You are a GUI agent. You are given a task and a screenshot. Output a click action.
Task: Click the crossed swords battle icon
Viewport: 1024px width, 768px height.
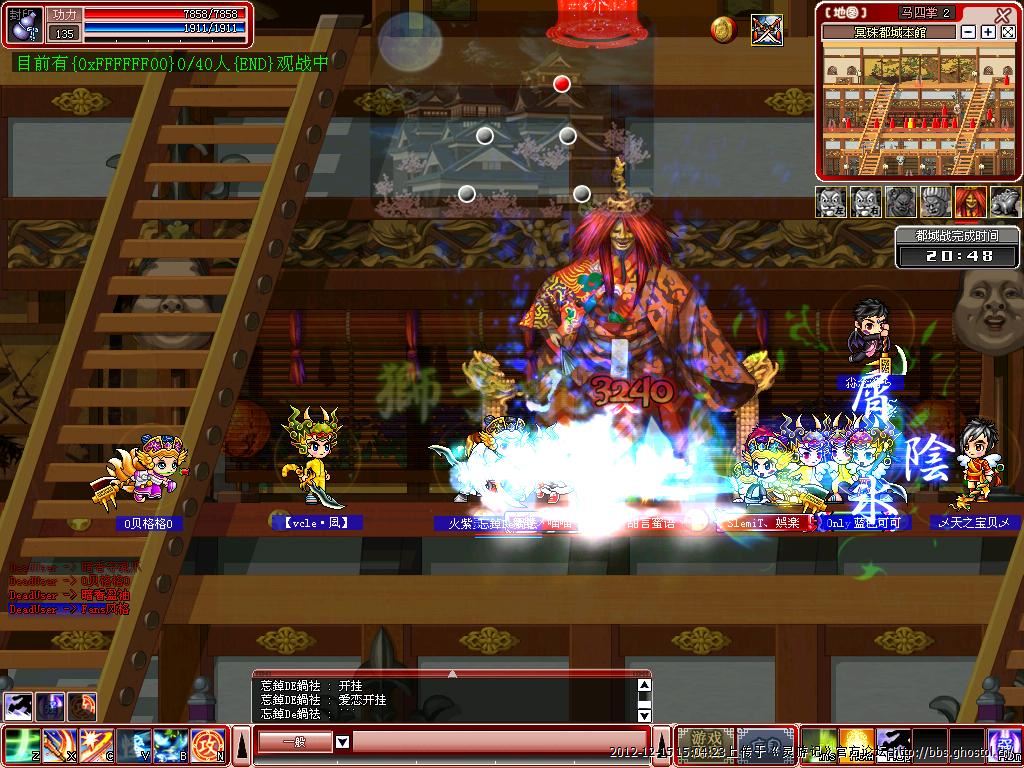pyautogui.click(x=767, y=30)
